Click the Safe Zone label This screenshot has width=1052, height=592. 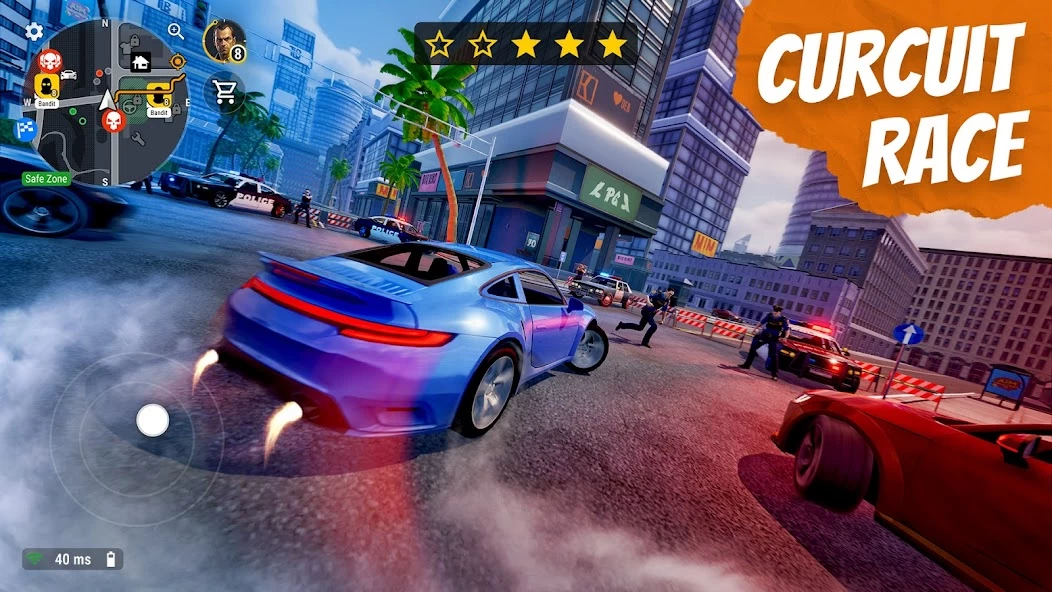[x=46, y=180]
